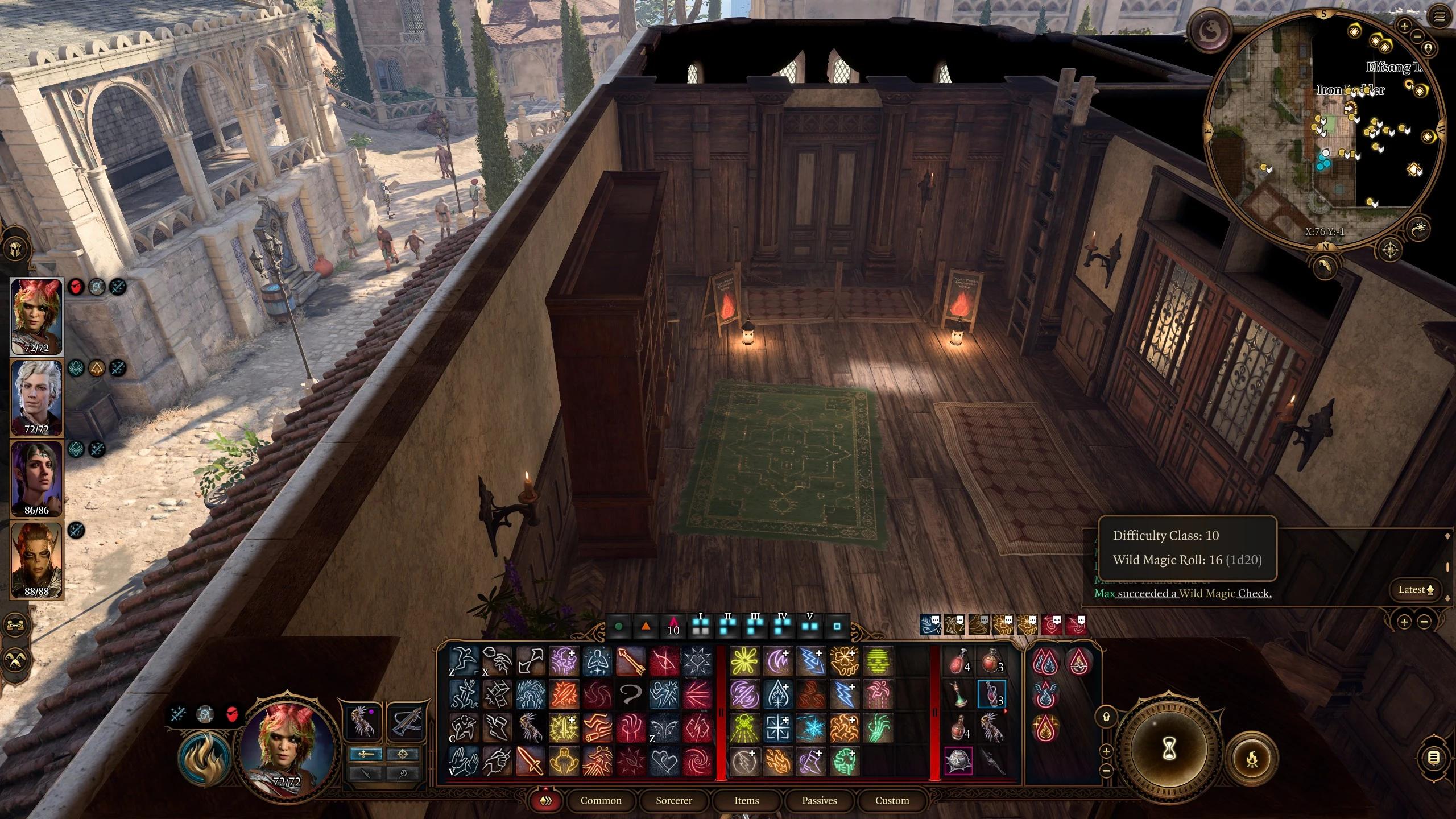Use the sword main-hand attack icon

(x=529, y=761)
